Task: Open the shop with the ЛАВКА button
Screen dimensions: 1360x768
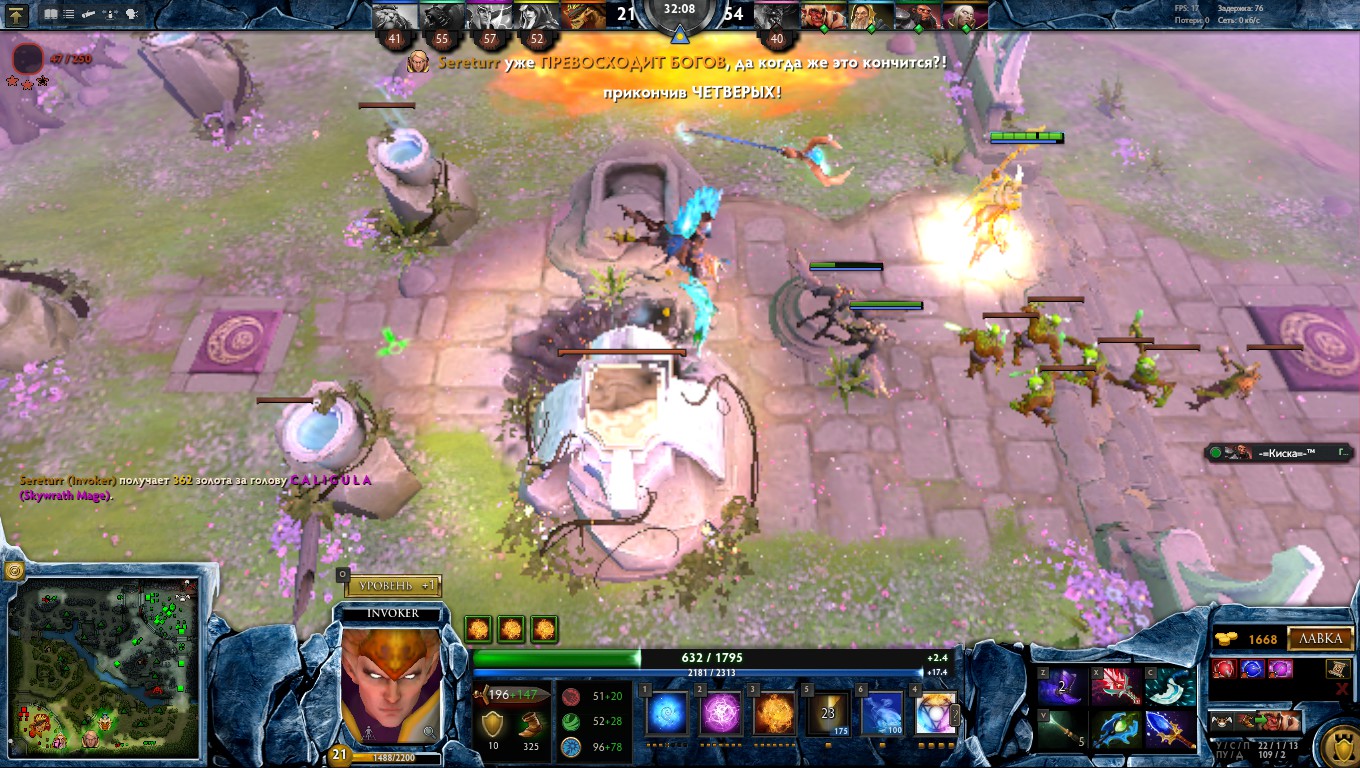Action: coord(1320,640)
